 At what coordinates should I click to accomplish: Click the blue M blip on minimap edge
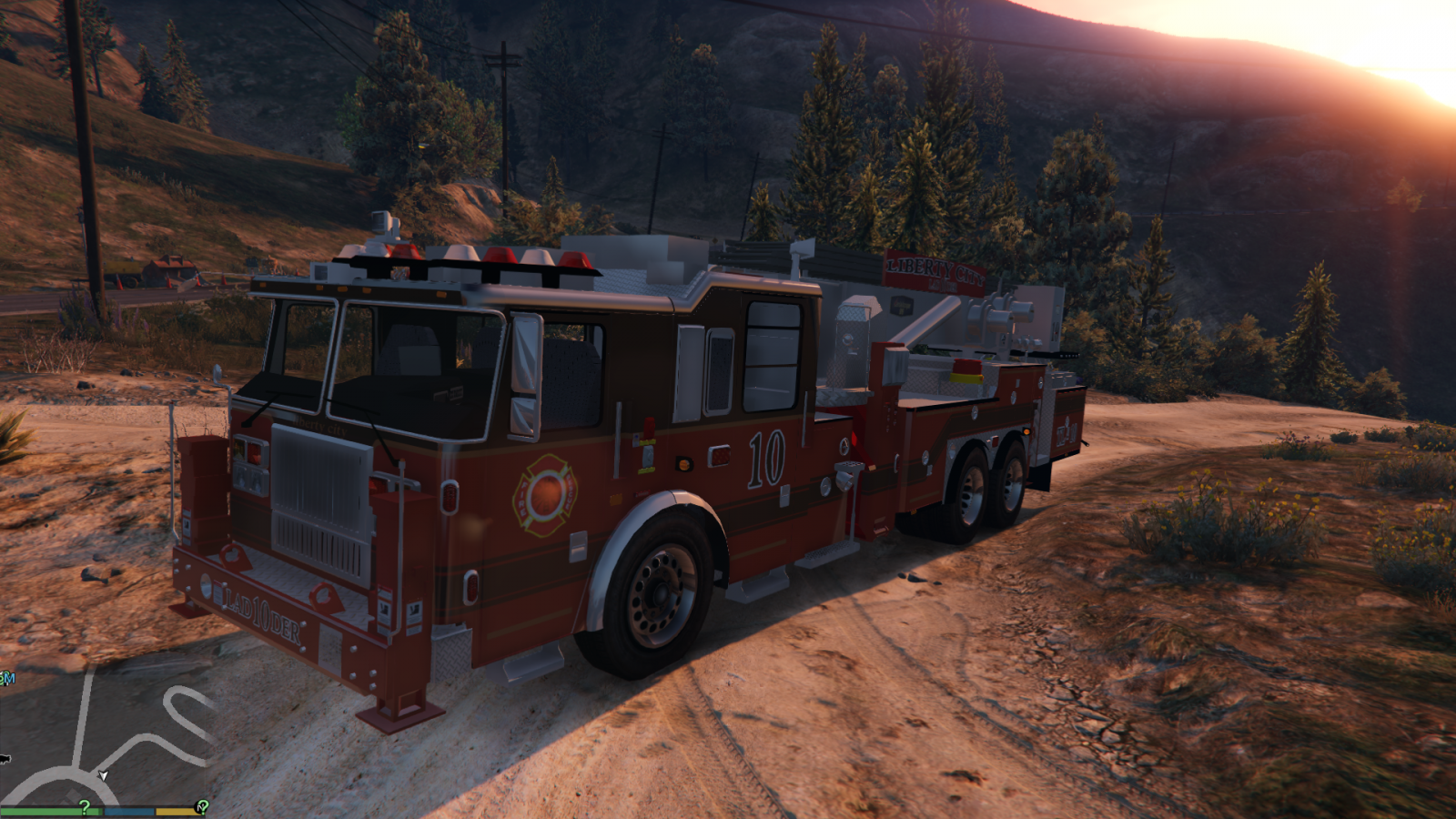(x=7, y=678)
